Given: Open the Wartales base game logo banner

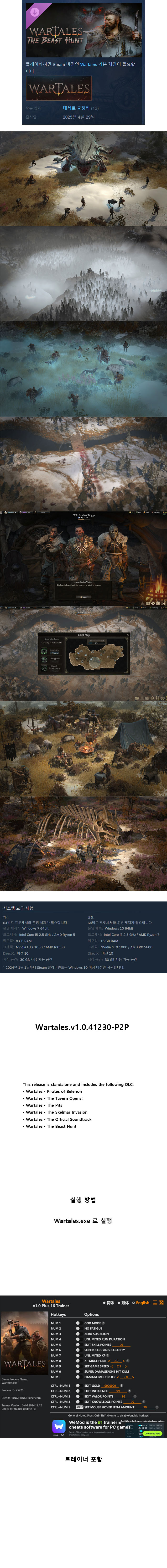Looking at the screenshot, I should (x=59, y=89).
